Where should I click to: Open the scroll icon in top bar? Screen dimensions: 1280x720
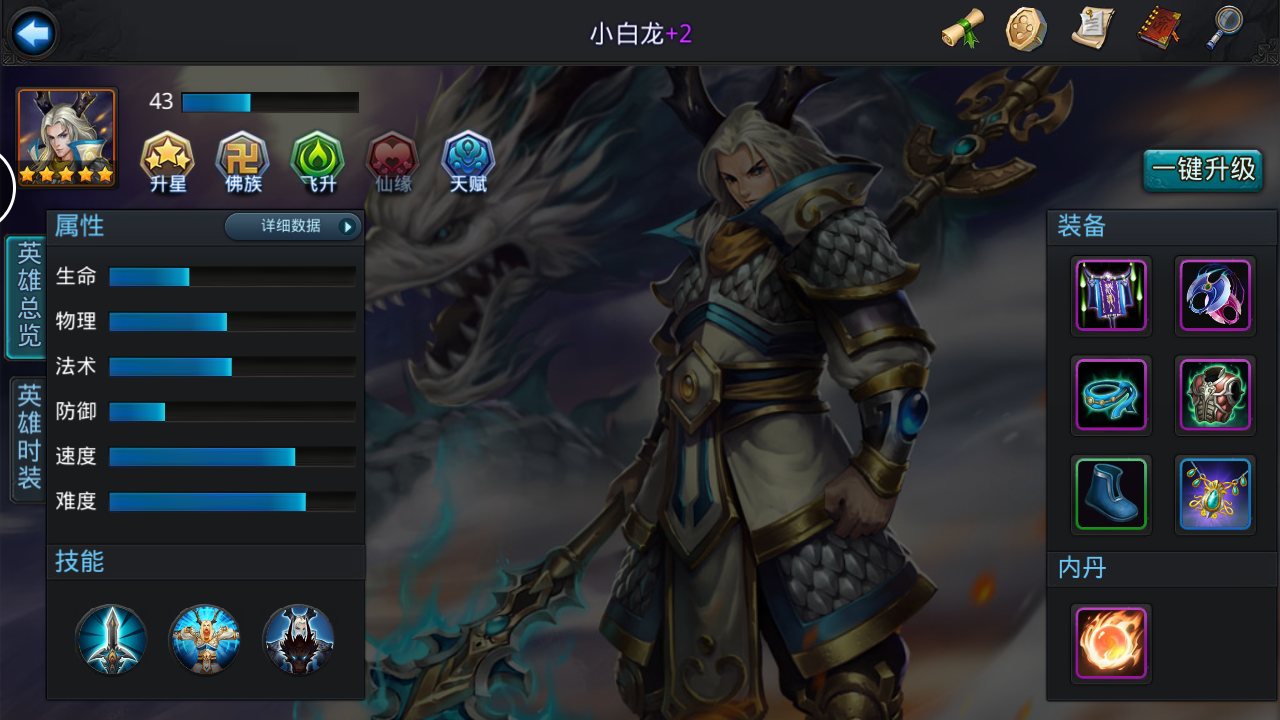tap(962, 30)
